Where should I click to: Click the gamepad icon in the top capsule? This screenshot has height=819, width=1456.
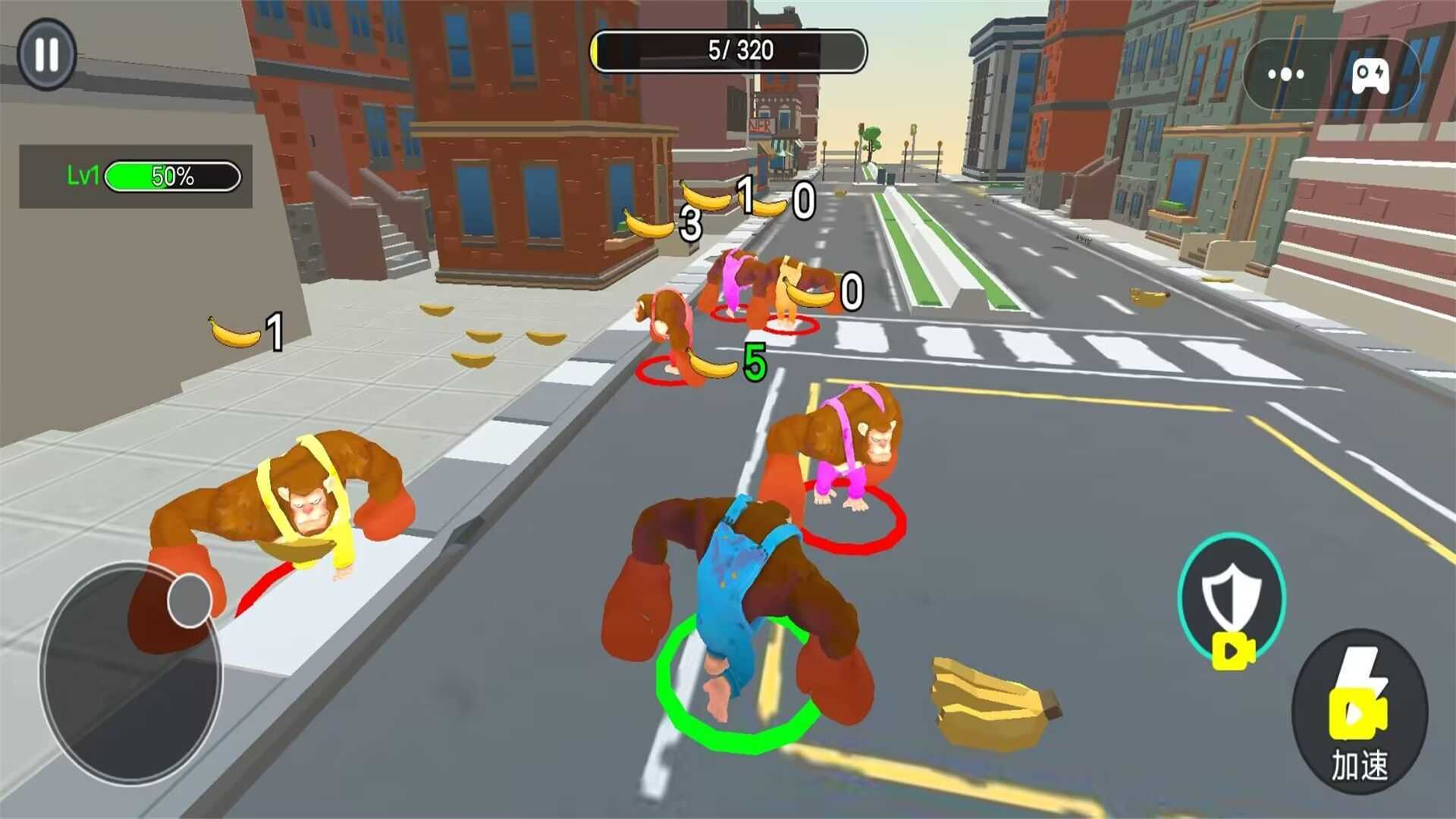(x=1371, y=74)
